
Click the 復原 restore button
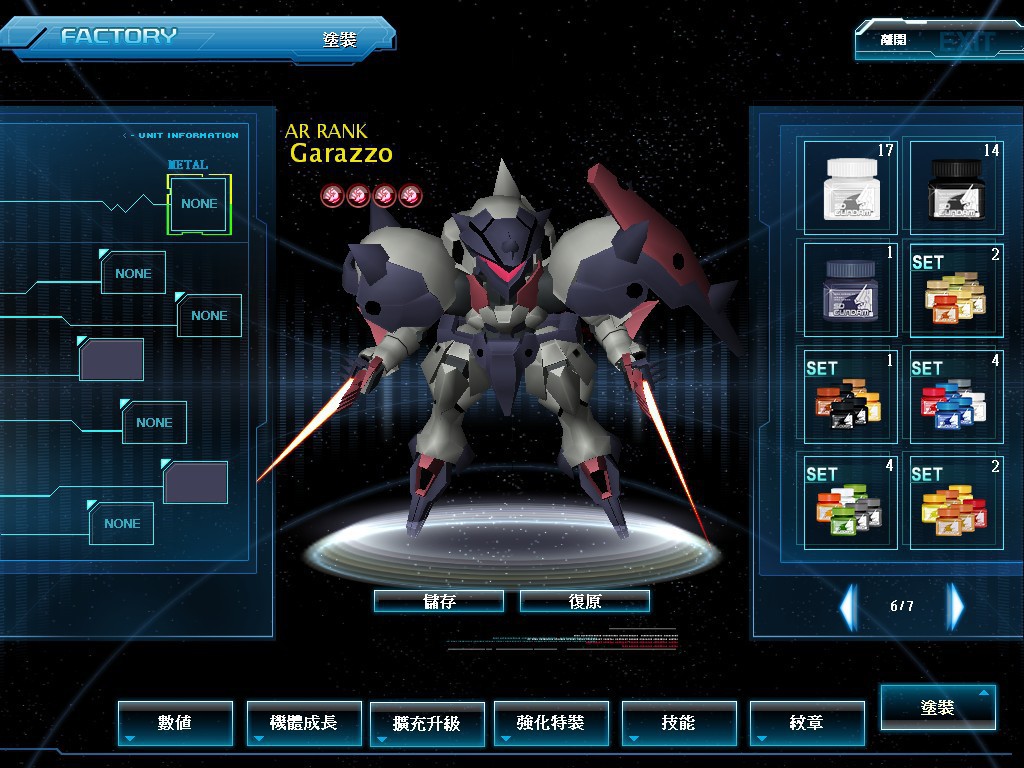coord(585,601)
